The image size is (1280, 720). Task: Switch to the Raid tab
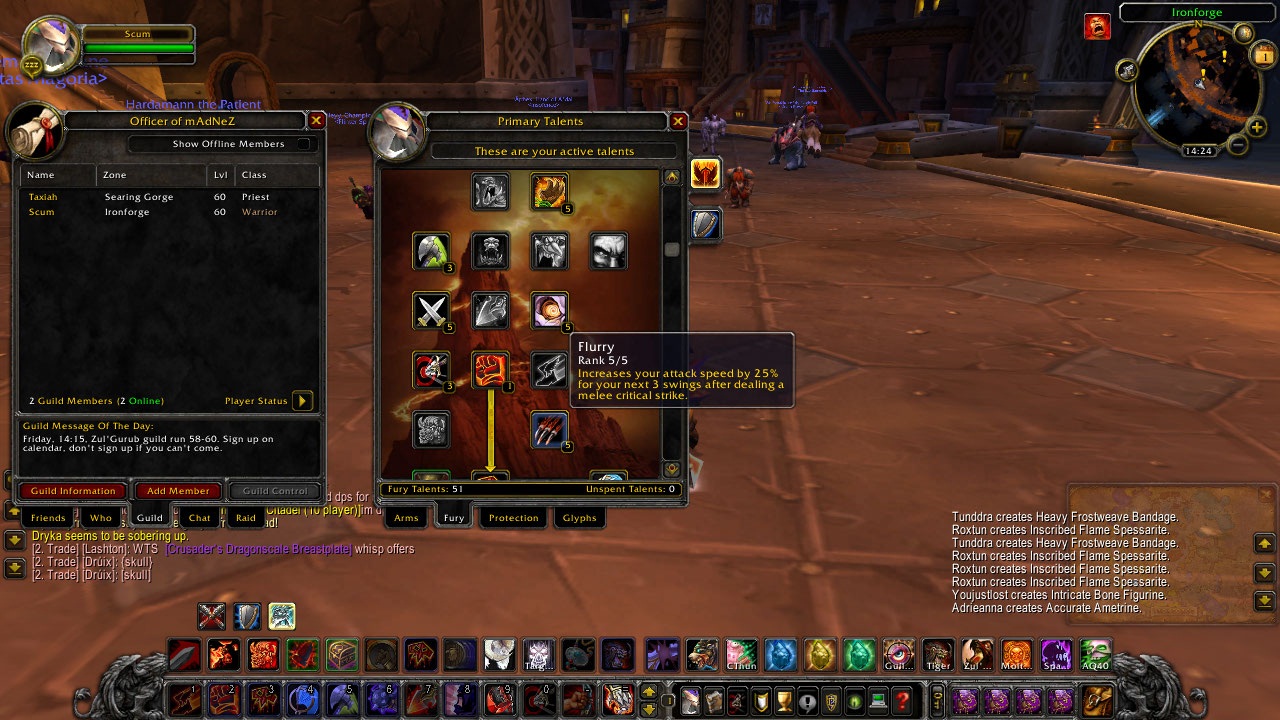pyautogui.click(x=246, y=518)
